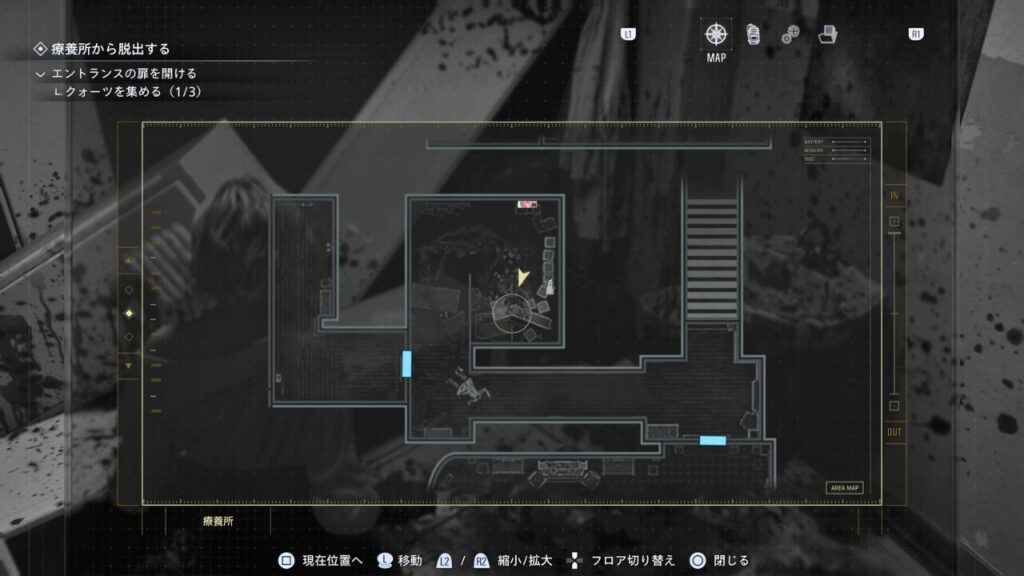This screenshot has height=576, width=1024.
Task: Click the floor-down arrow on floor selector
Action: click(128, 366)
